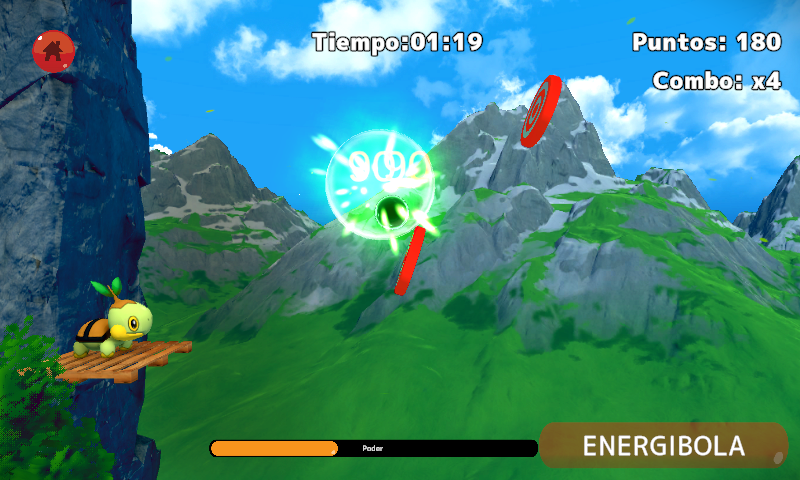Click the red home button
This screenshot has width=800, height=480.
[x=54, y=50]
